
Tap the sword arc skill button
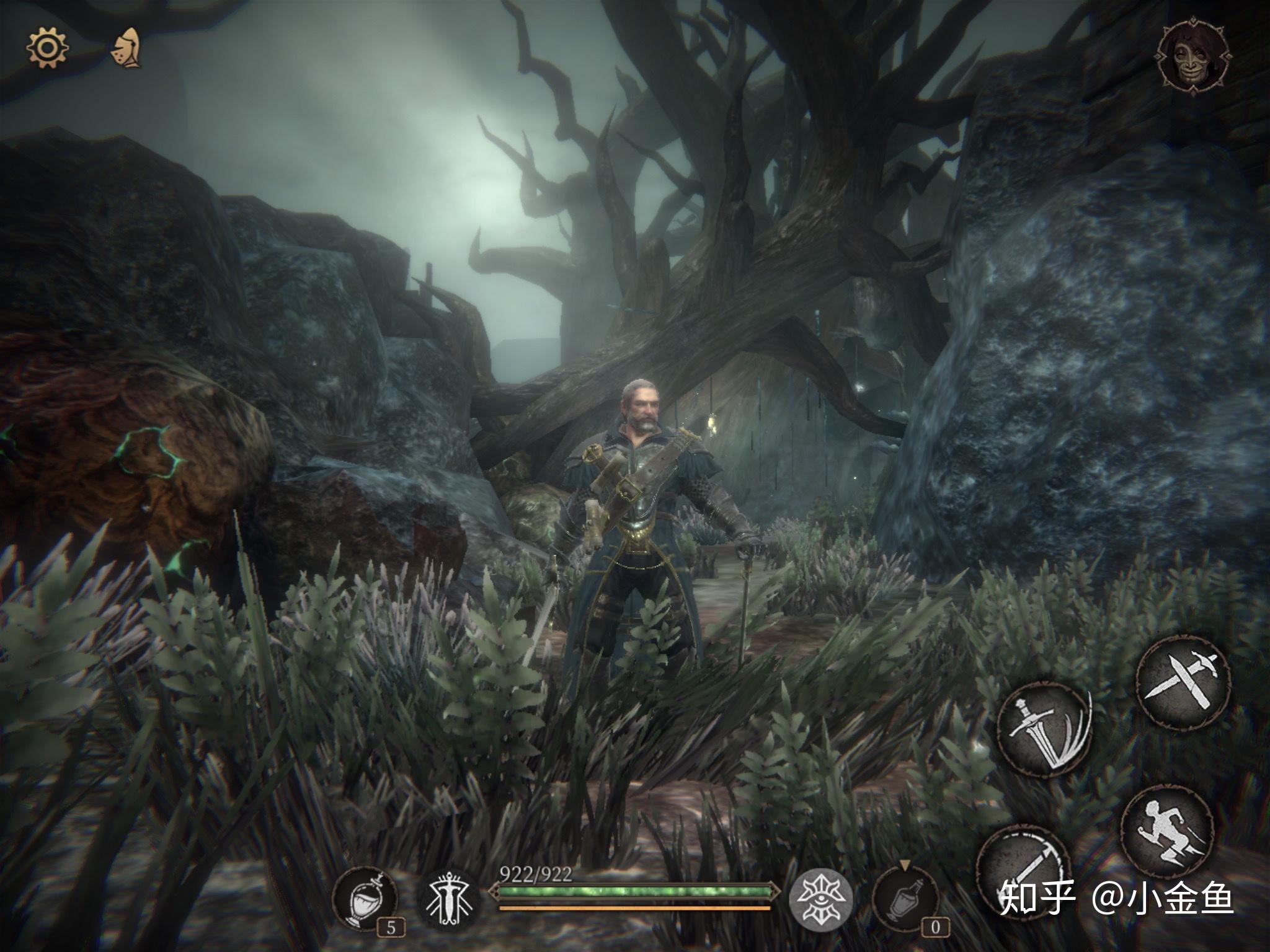(x=1022, y=871)
